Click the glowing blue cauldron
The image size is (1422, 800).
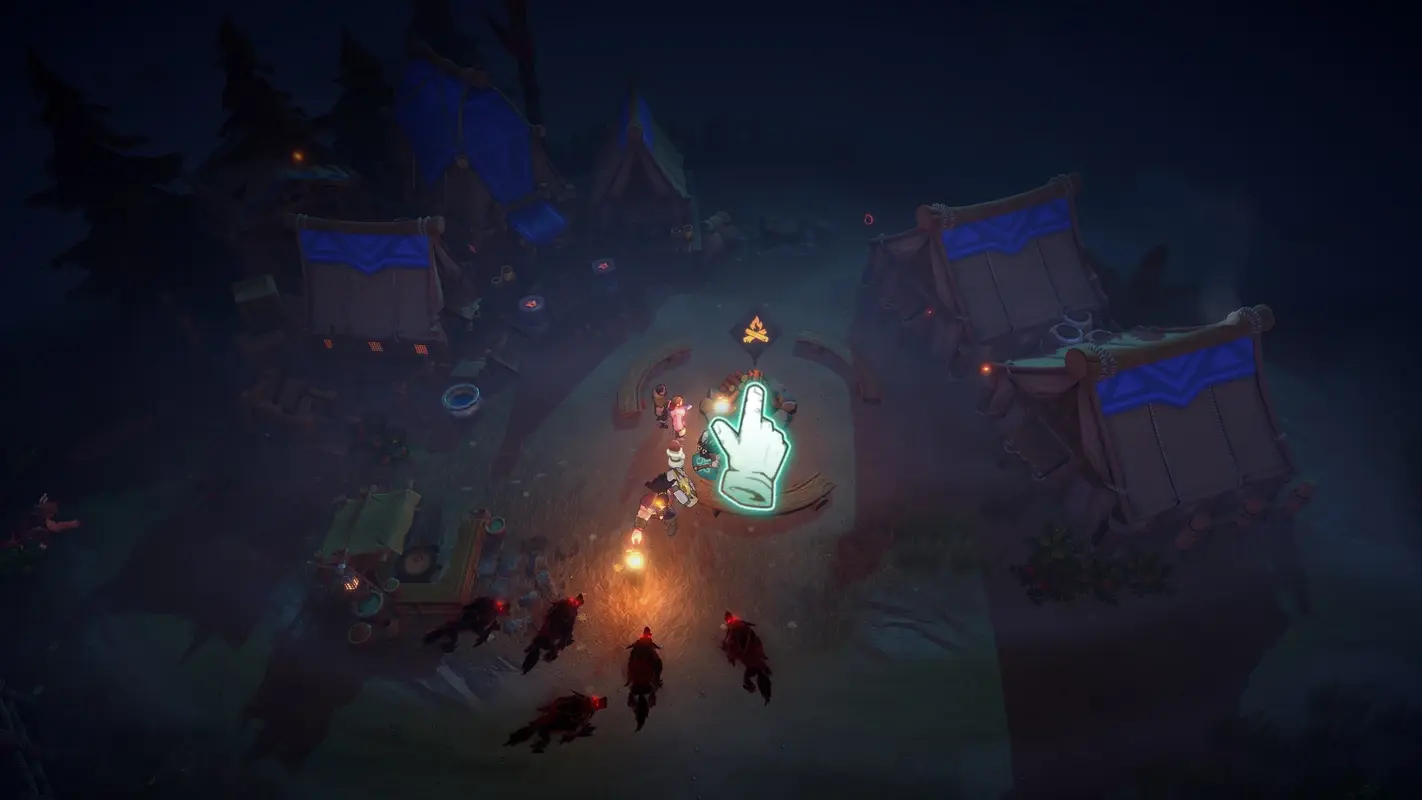click(460, 400)
